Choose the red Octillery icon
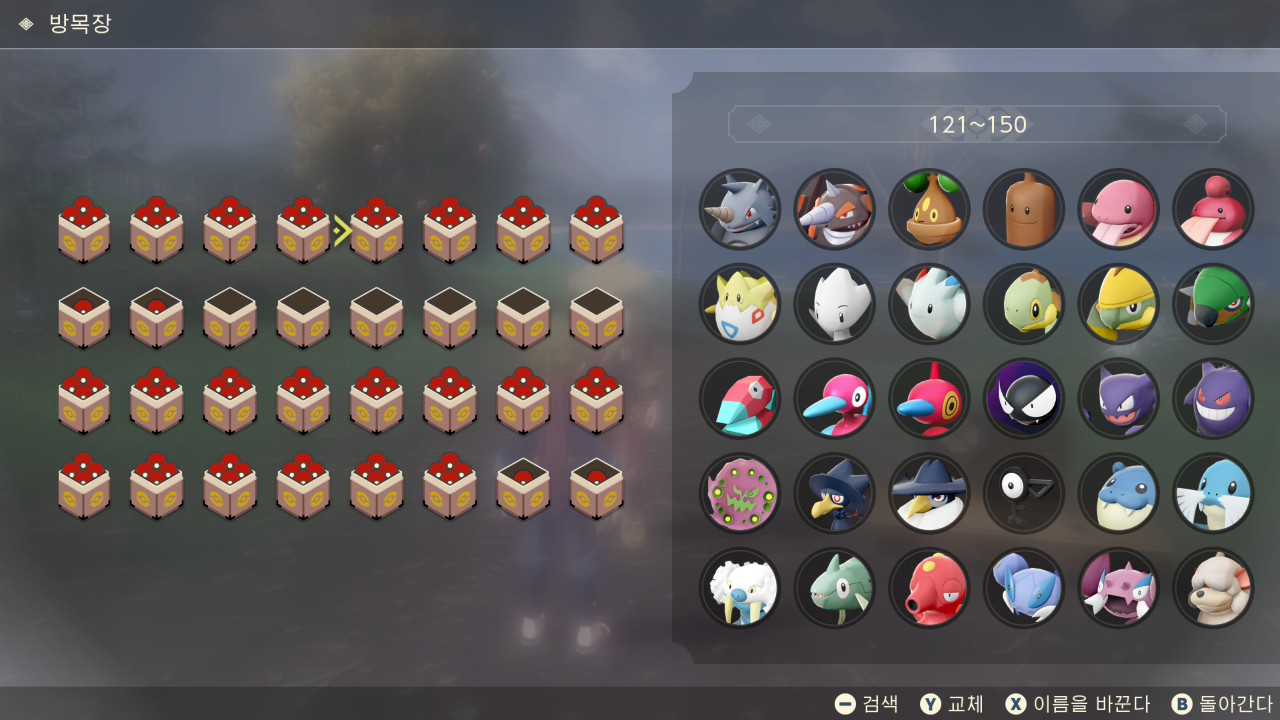Viewport: 1280px width, 720px height. point(929,588)
